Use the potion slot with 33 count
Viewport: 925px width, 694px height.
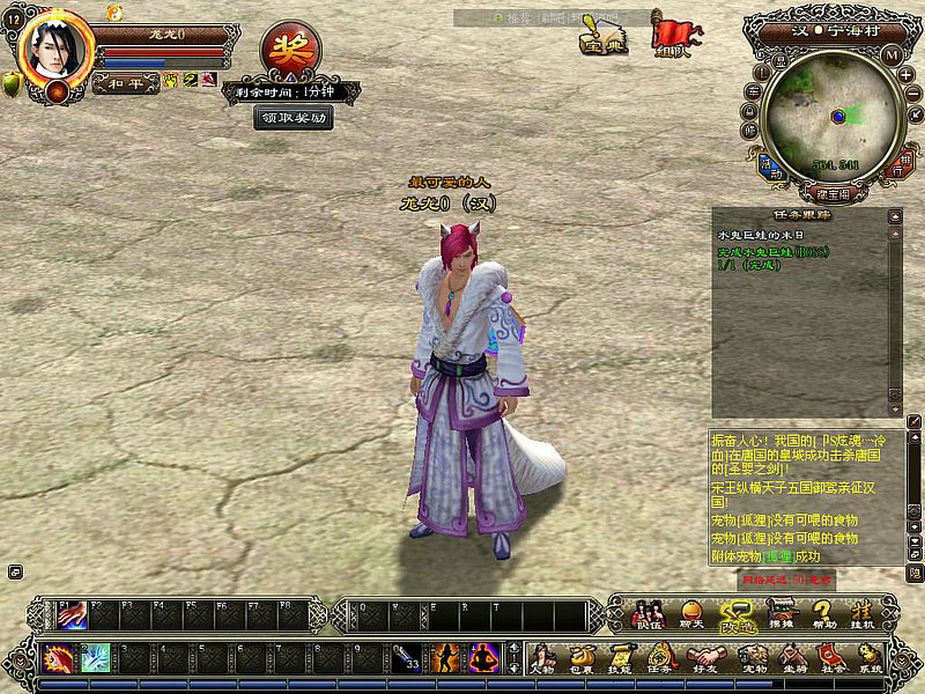pos(407,658)
